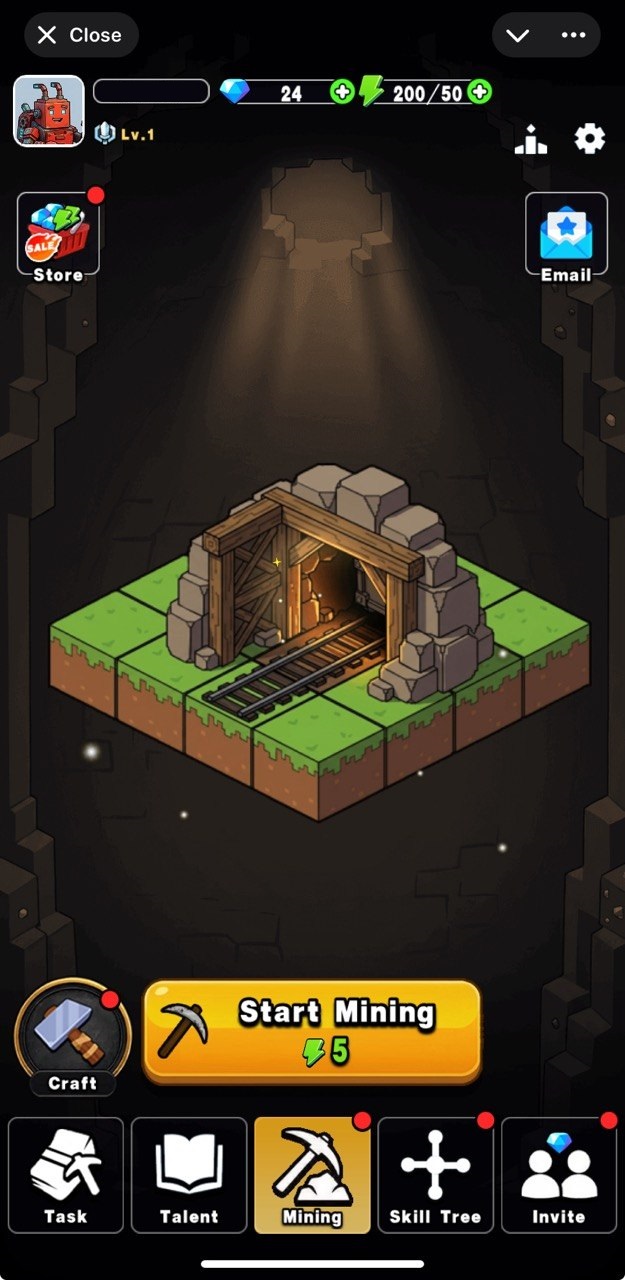Add more energy with the plus button
Viewport: 625px width, 1280px height.
[x=480, y=93]
